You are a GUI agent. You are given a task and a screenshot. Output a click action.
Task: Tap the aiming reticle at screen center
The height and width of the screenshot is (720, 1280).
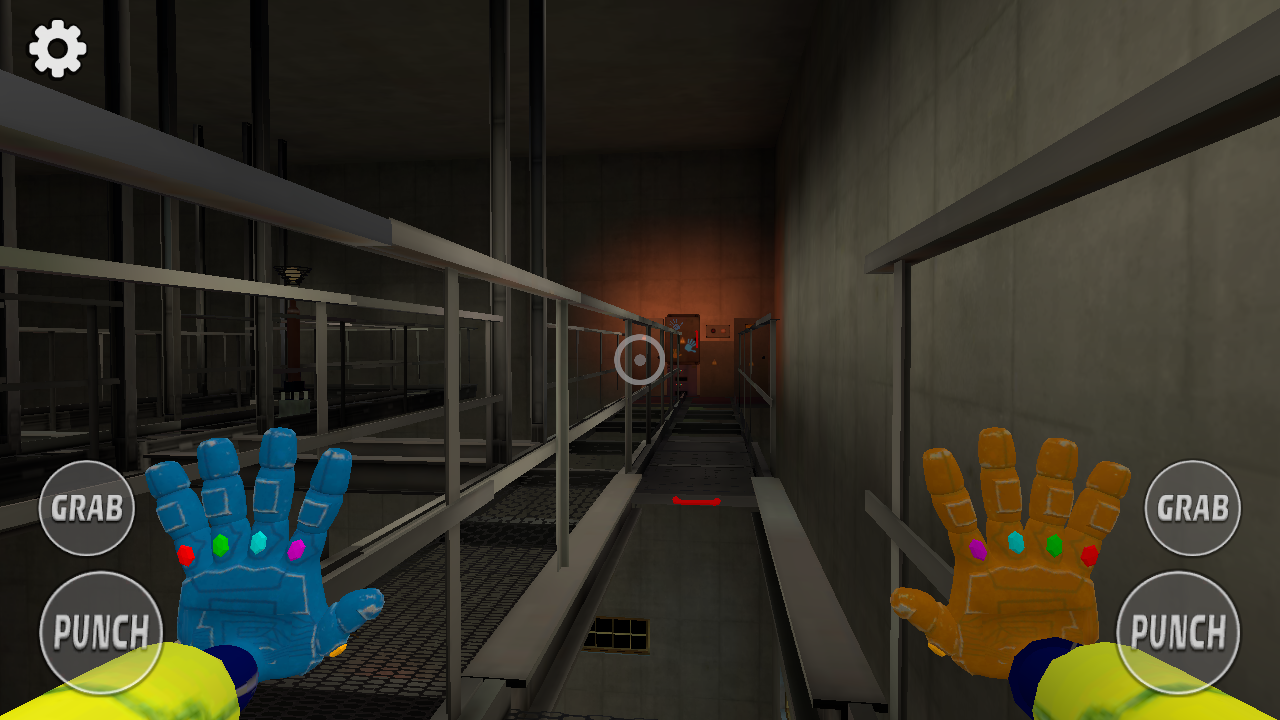tap(640, 358)
